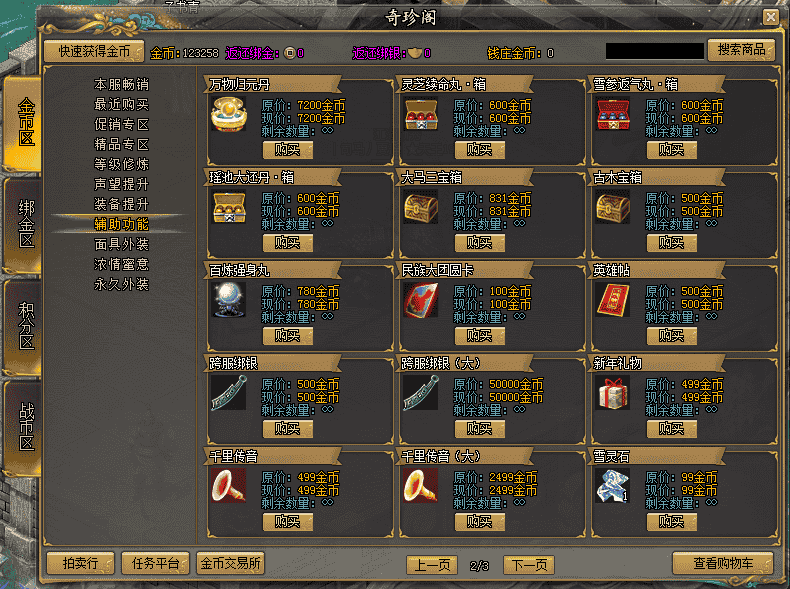The image size is (790, 589).
Task: Go to the previous page (上一页)
Action: [431, 565]
